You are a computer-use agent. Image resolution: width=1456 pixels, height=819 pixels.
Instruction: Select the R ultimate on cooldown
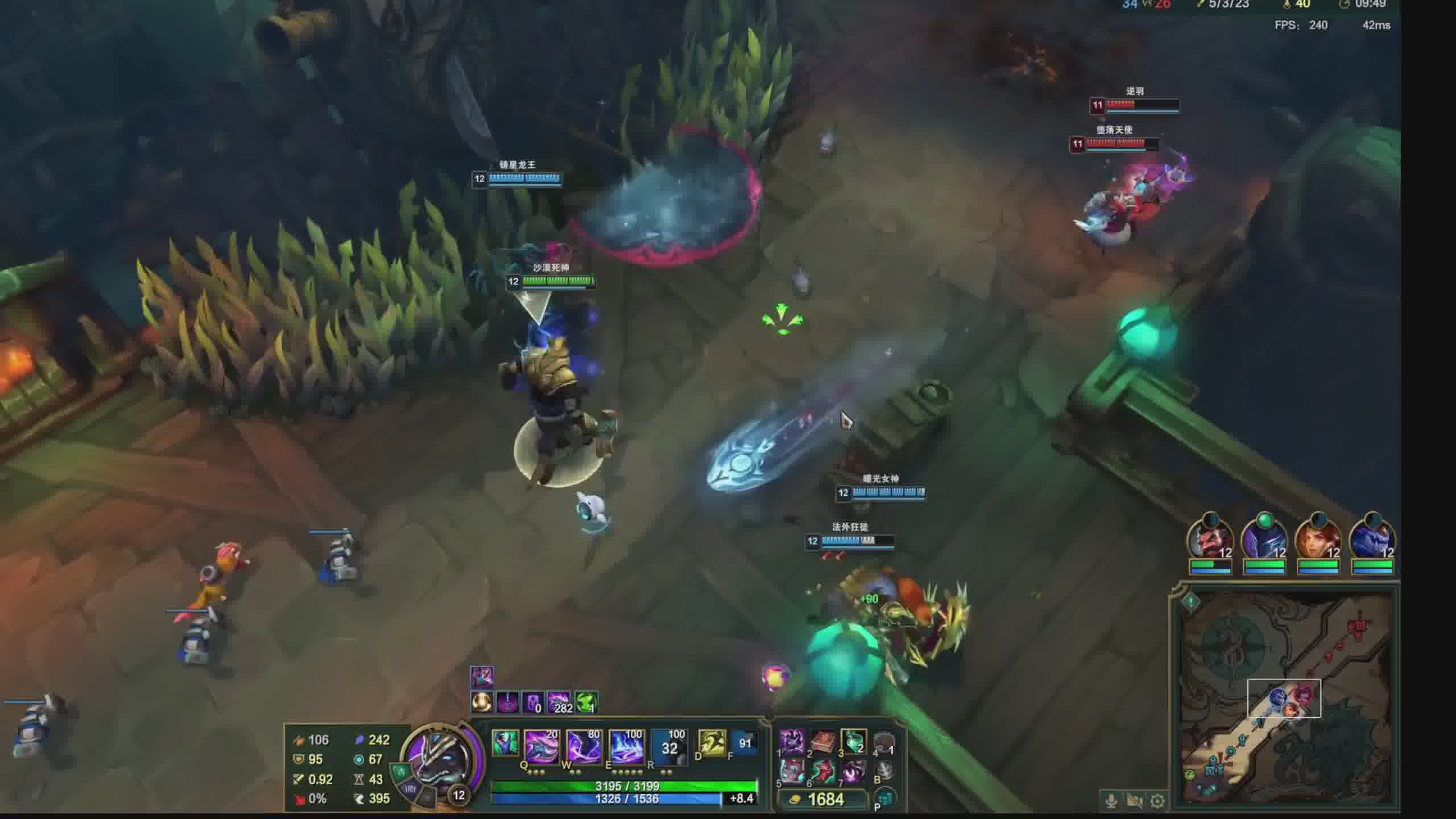669,746
